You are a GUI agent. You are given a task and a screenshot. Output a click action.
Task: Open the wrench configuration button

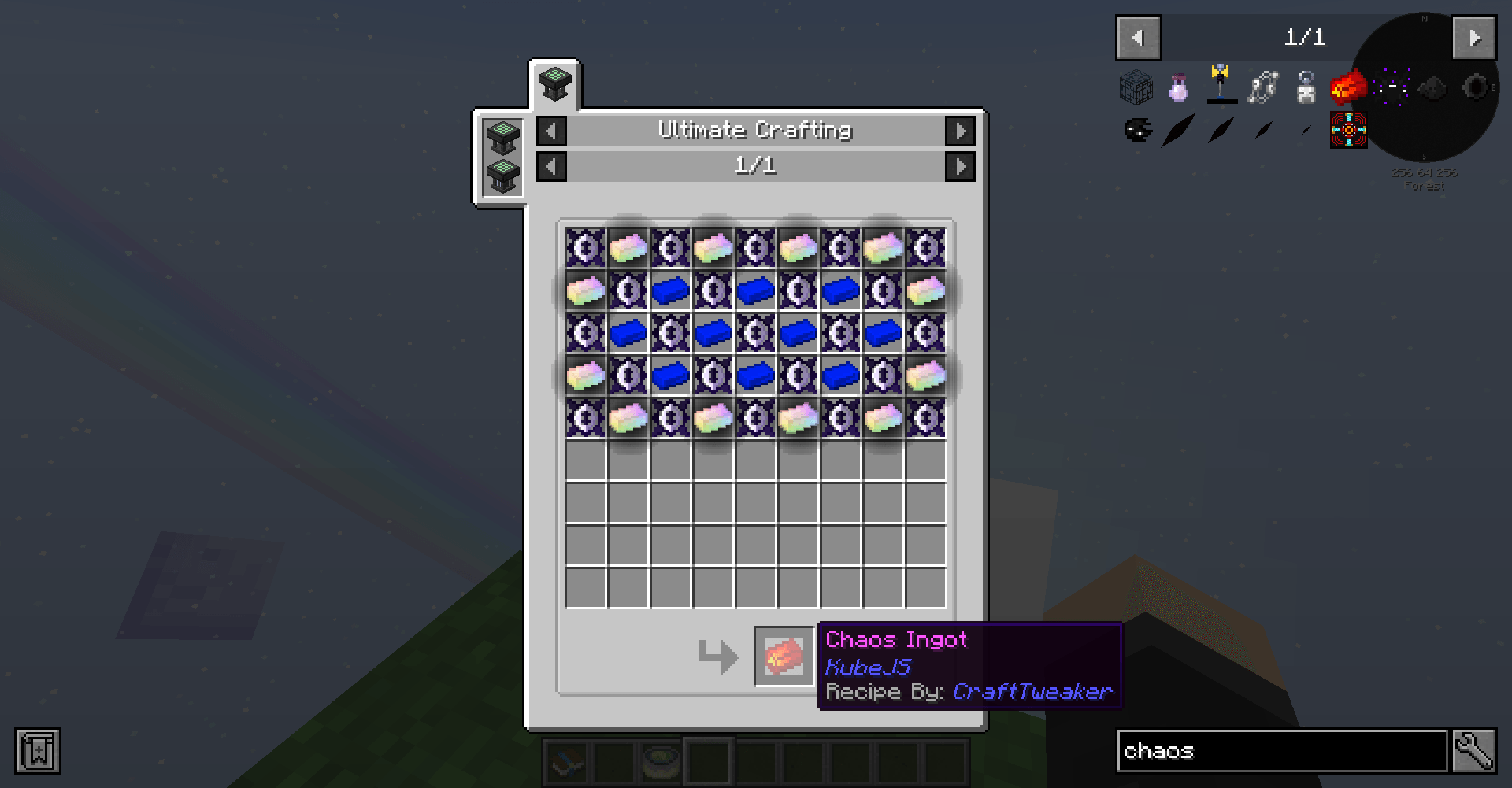pos(1474,751)
